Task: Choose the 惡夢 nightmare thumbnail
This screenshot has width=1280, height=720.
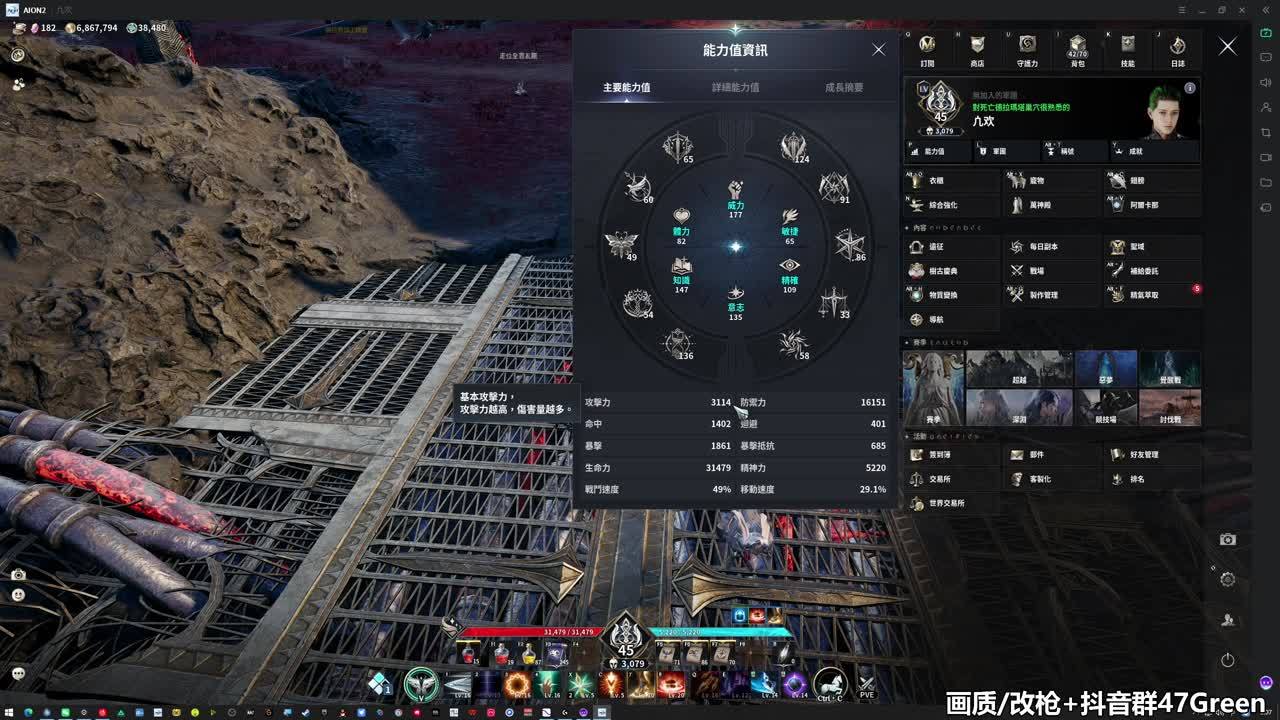Action: [x=1106, y=368]
